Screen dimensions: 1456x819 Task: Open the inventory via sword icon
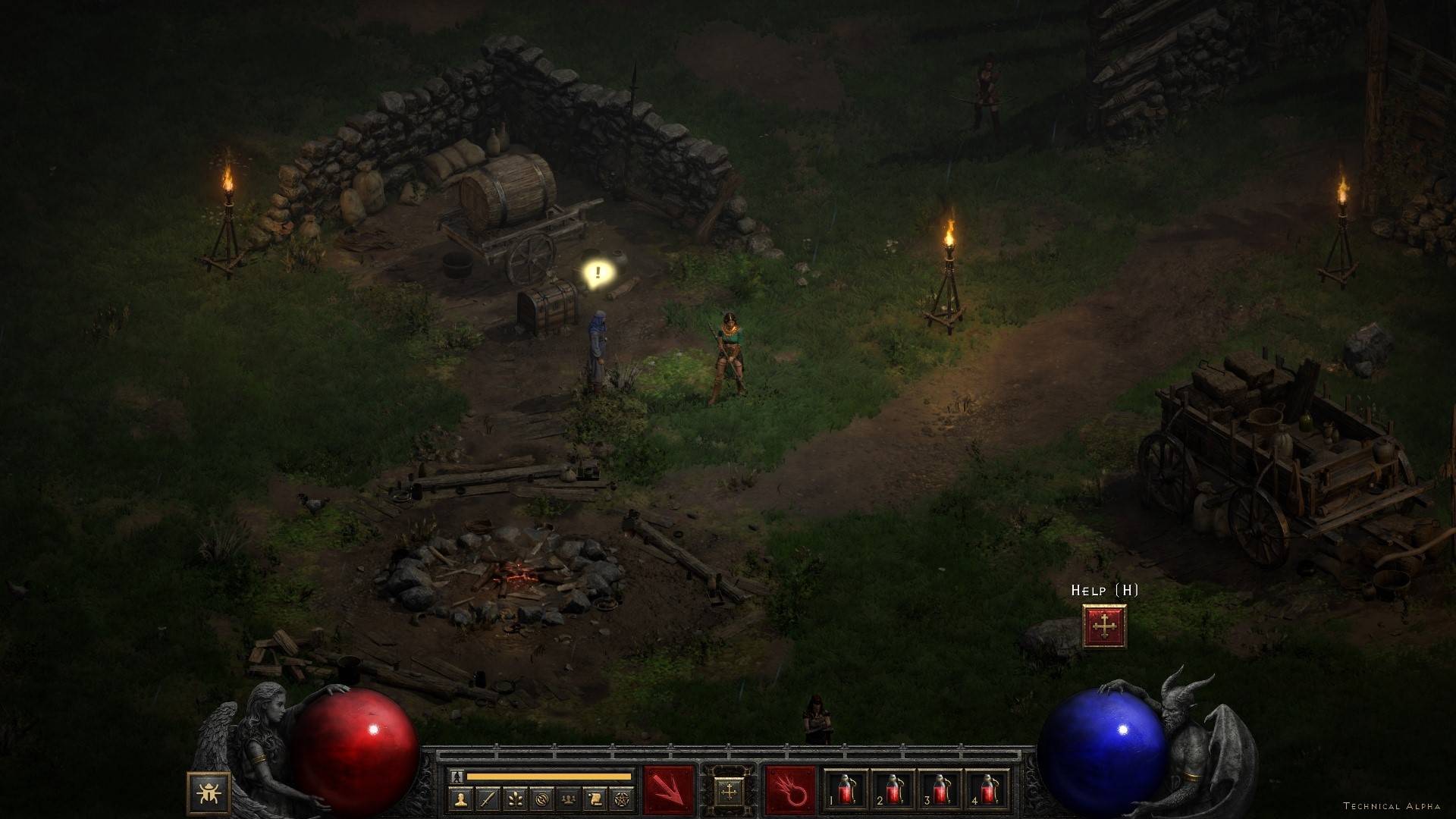tap(488, 799)
